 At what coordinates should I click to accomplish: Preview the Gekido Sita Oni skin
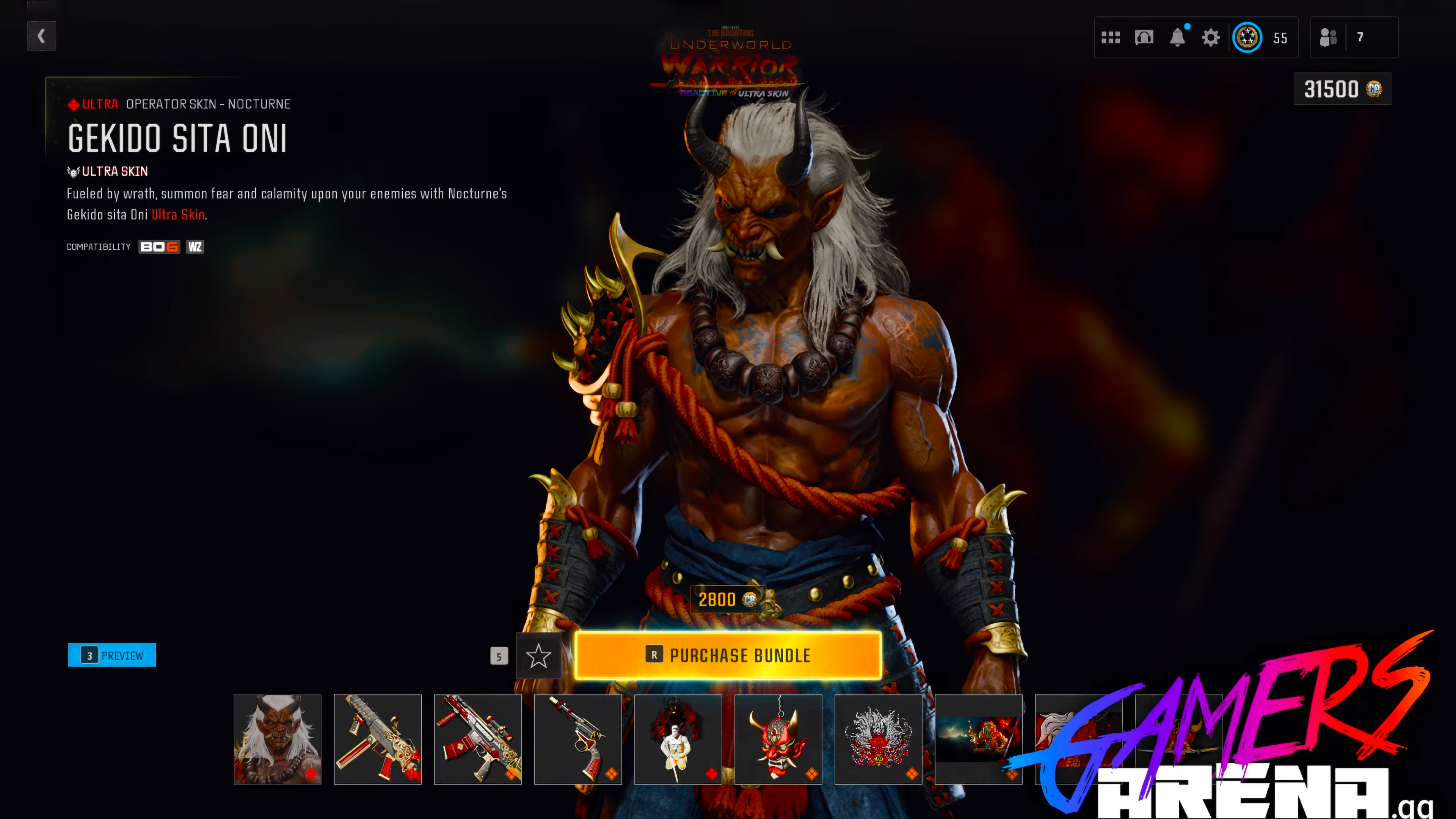[111, 654]
